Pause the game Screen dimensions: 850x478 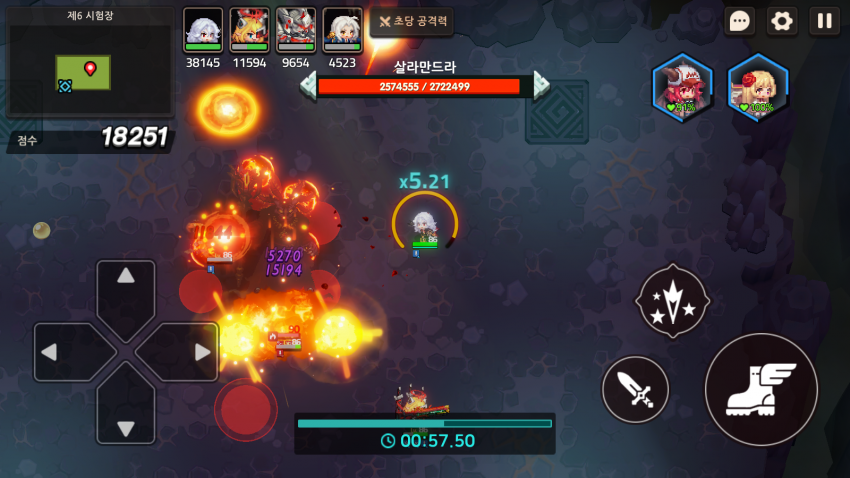point(824,21)
